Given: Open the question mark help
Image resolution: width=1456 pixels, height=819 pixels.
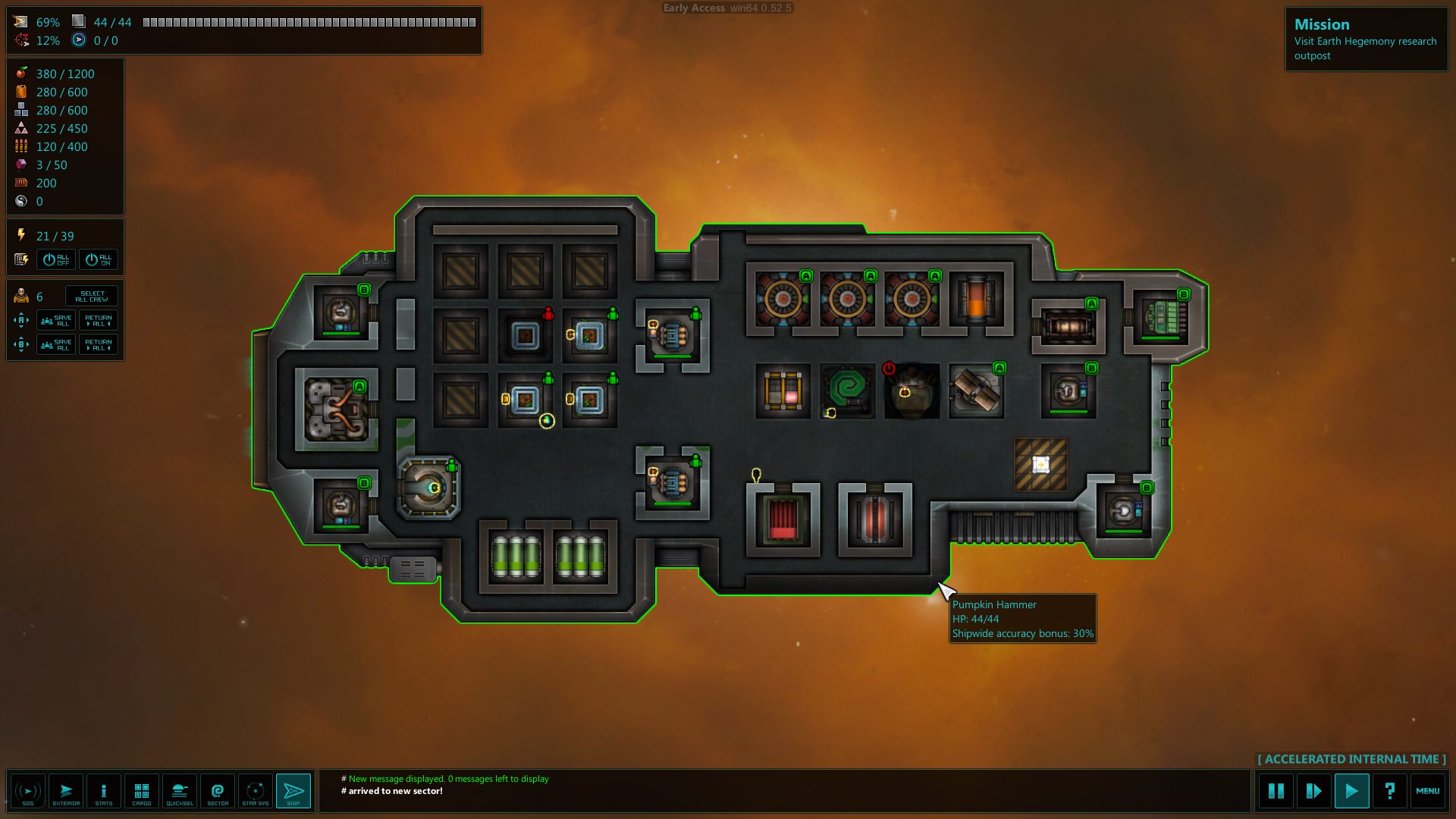Looking at the screenshot, I should (1389, 792).
